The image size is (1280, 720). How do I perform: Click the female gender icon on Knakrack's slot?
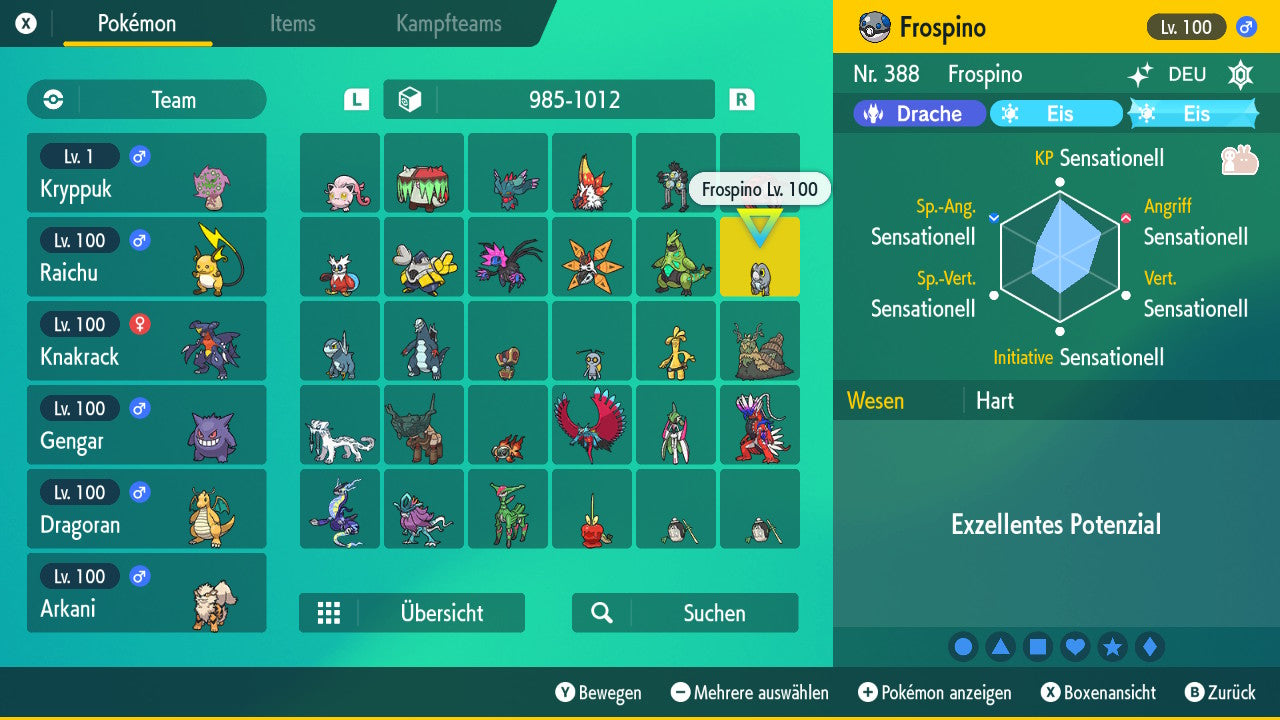[x=139, y=324]
